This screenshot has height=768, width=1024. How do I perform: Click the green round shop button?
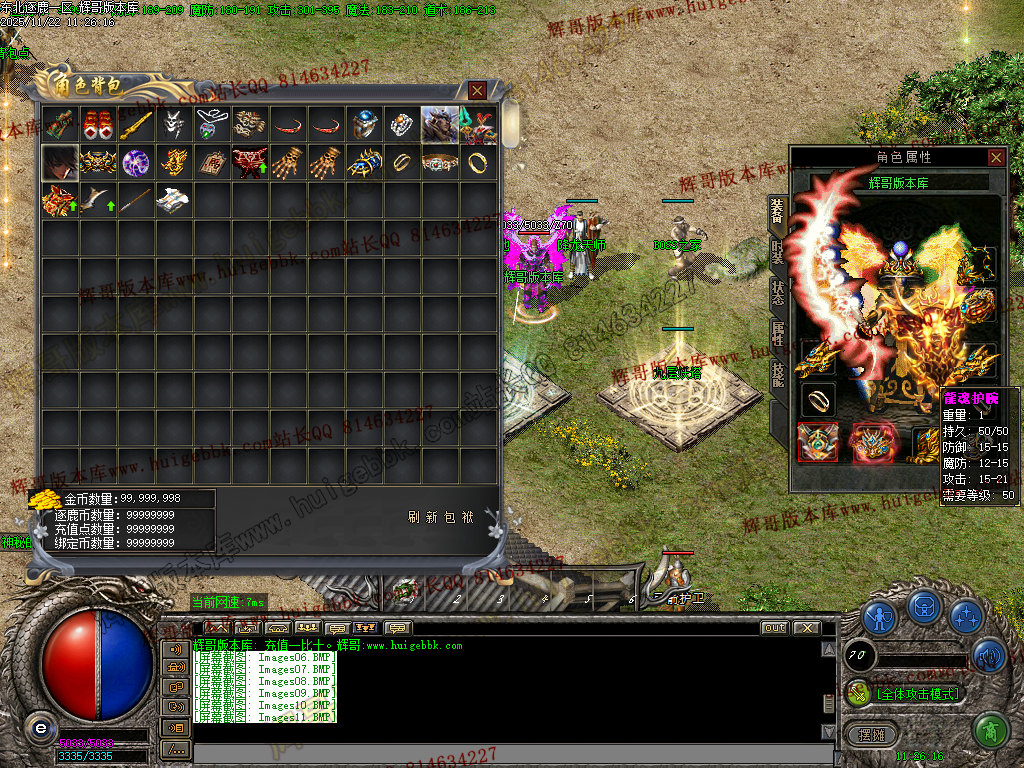[x=990, y=730]
